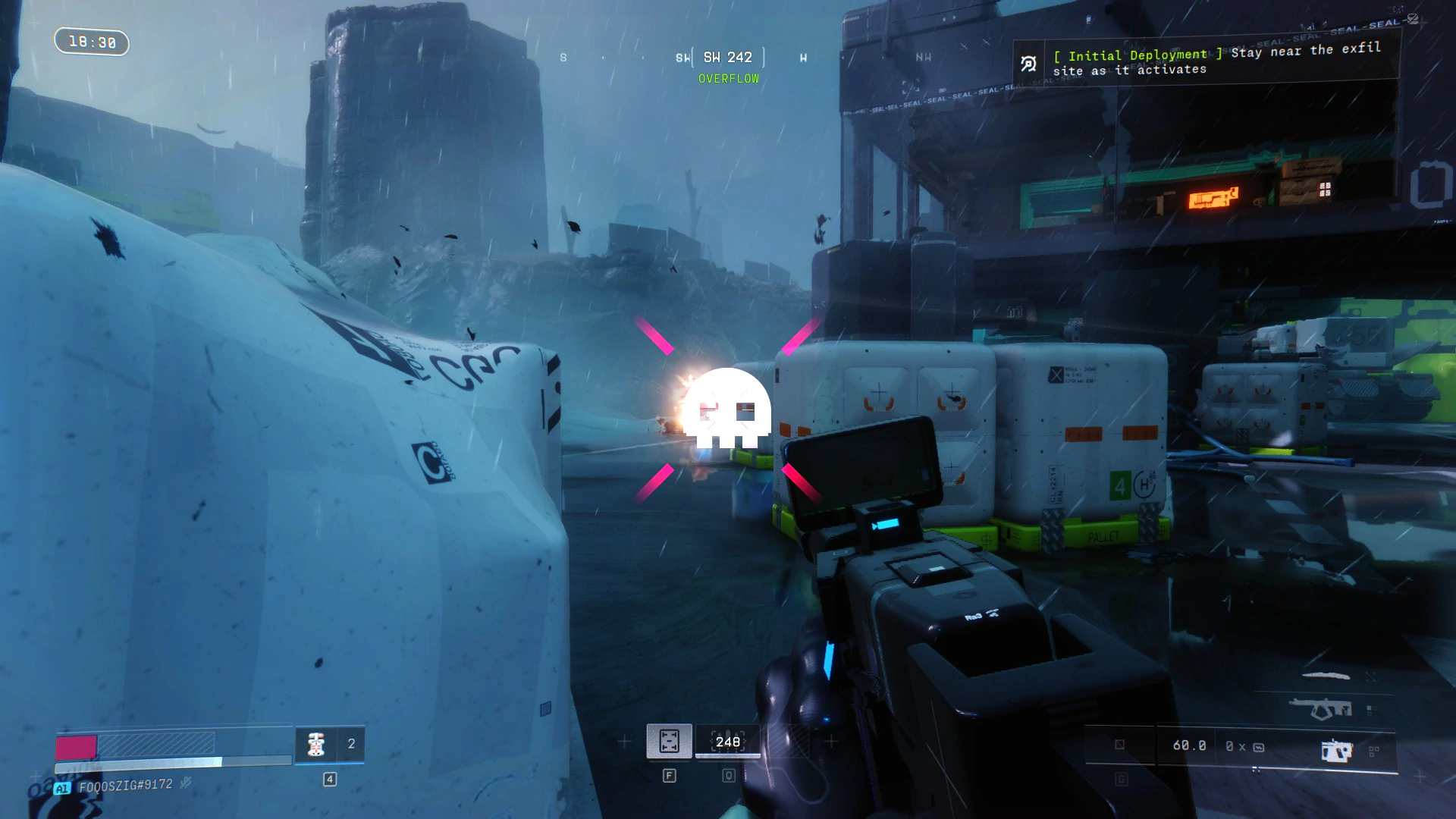
Task: Select the equipped boxy gun slot
Action: pos(1336,750)
